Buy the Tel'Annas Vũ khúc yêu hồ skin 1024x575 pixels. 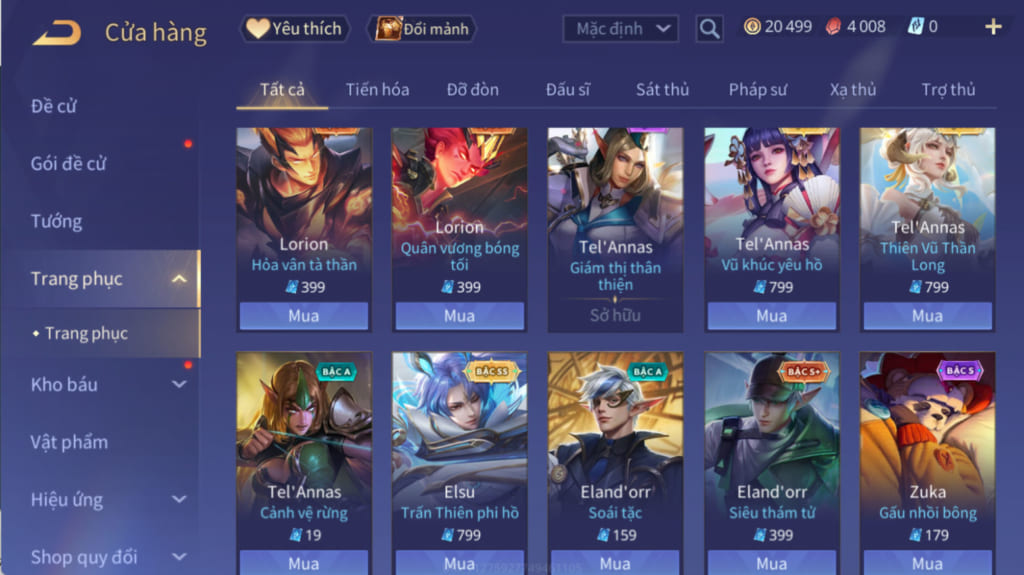(771, 316)
